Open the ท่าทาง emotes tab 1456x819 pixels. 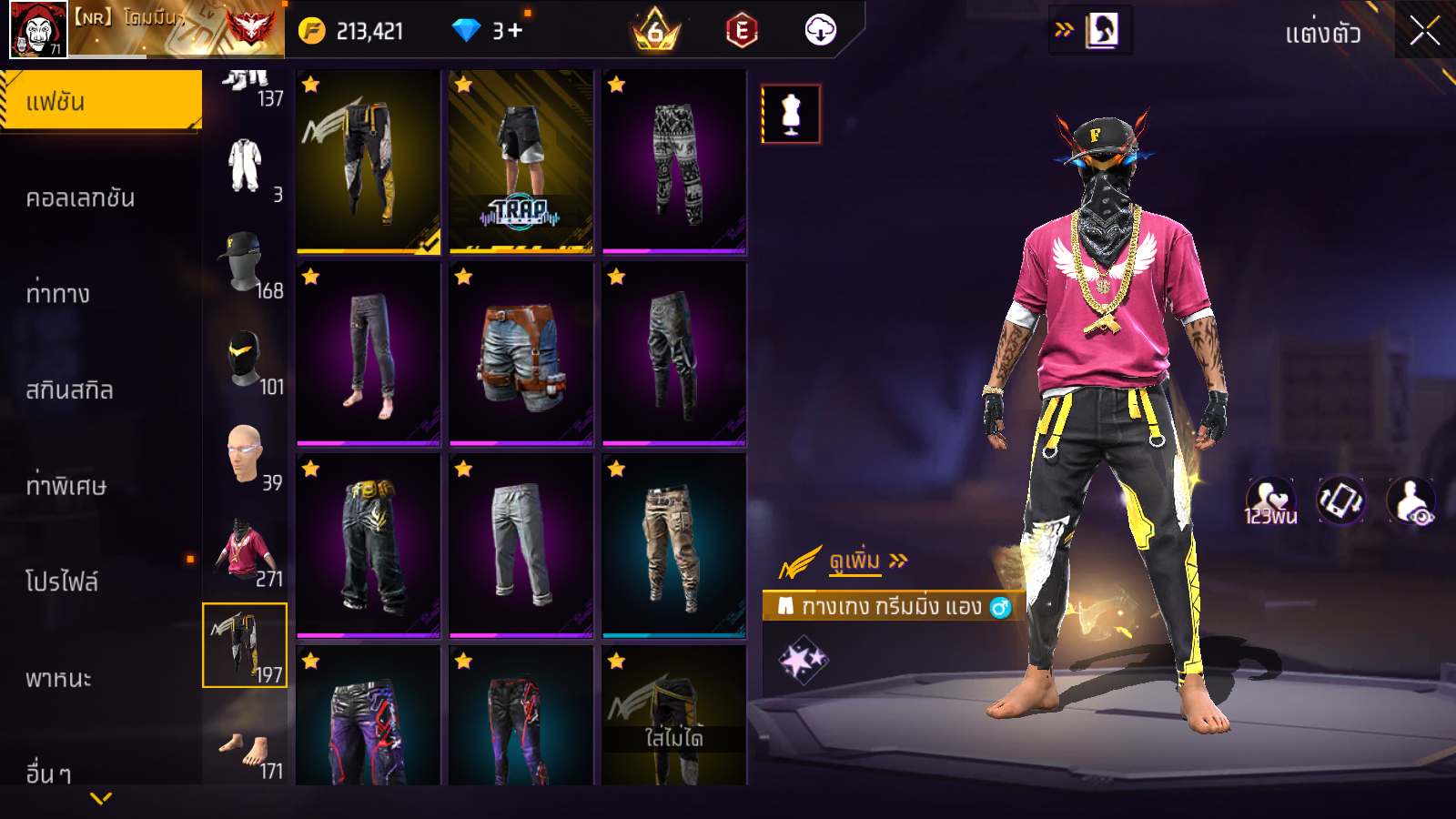coord(58,294)
